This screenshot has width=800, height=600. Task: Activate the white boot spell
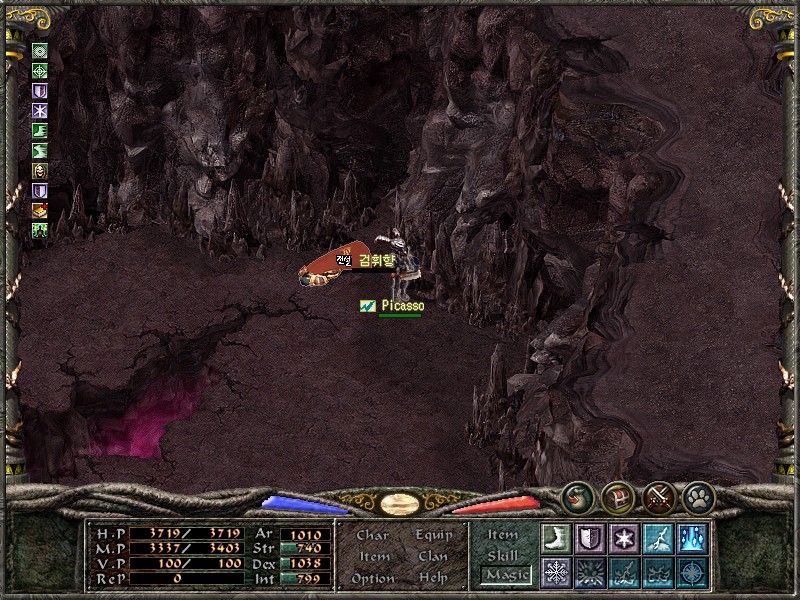555,538
